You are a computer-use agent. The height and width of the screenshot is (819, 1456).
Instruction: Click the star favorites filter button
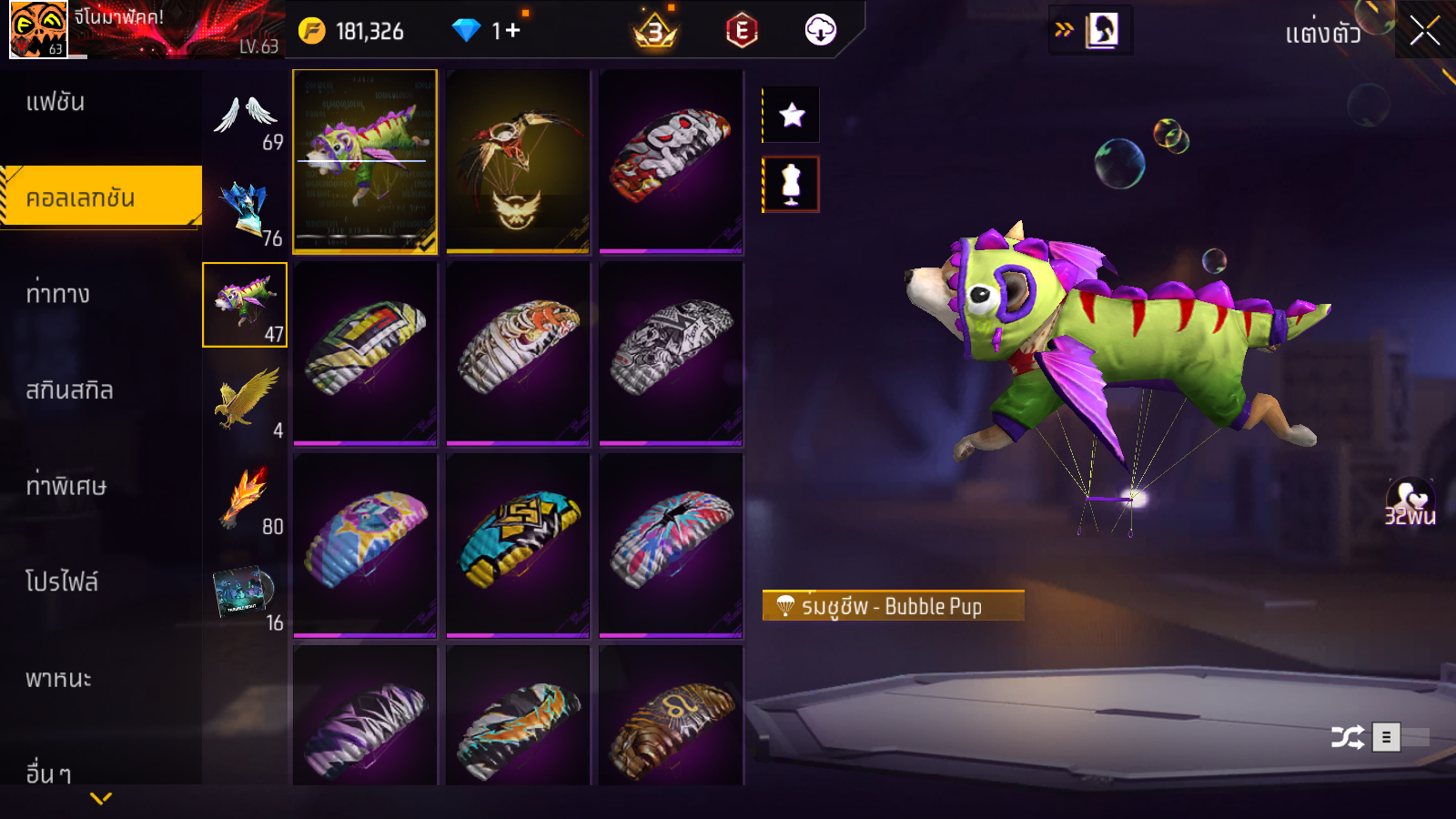(x=792, y=116)
